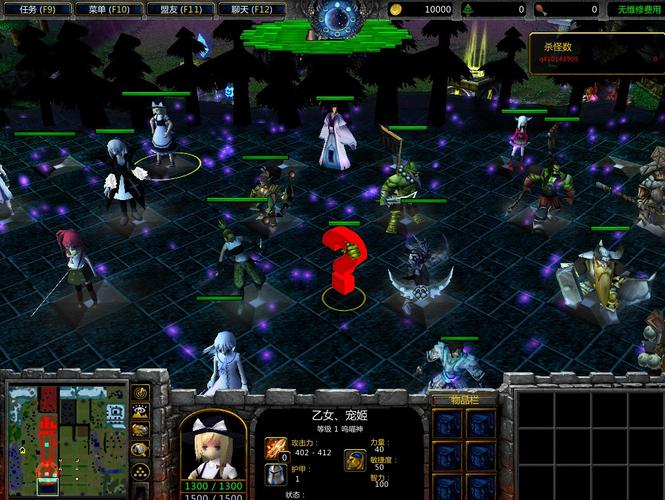Toggle minimap terrain display button
The width and height of the screenshot is (665, 500).
point(141,411)
